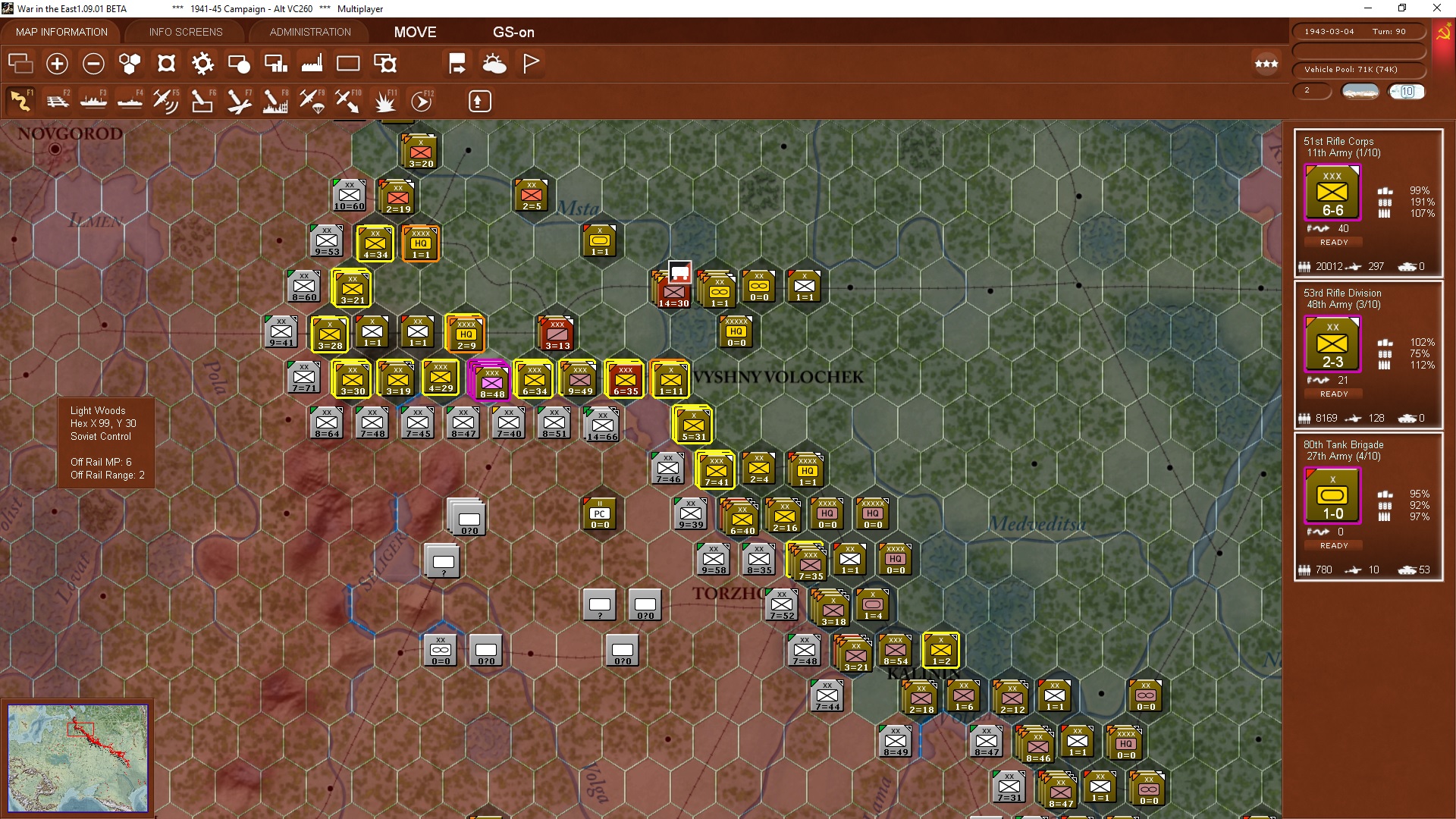Select the F3 naval transport icon
This screenshot has width=1456, height=819.
coord(93,100)
